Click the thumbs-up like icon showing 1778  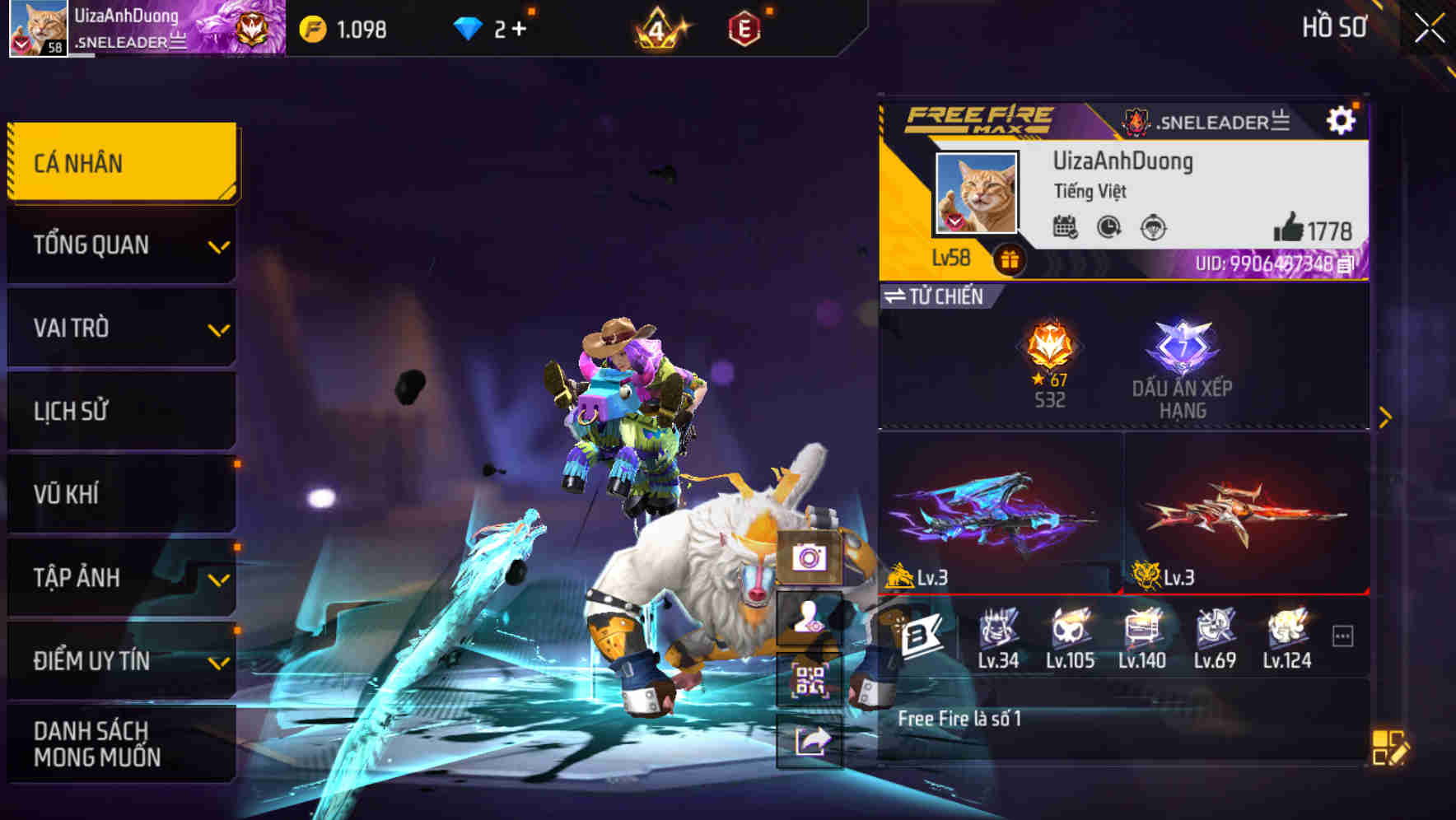pos(1290,231)
